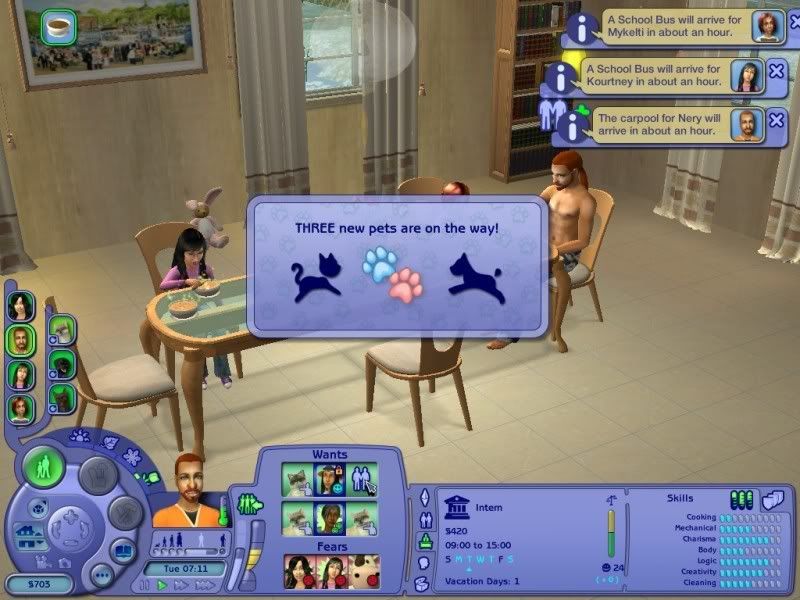
Task: Open the Story Mode book button
Action: click(x=123, y=549)
